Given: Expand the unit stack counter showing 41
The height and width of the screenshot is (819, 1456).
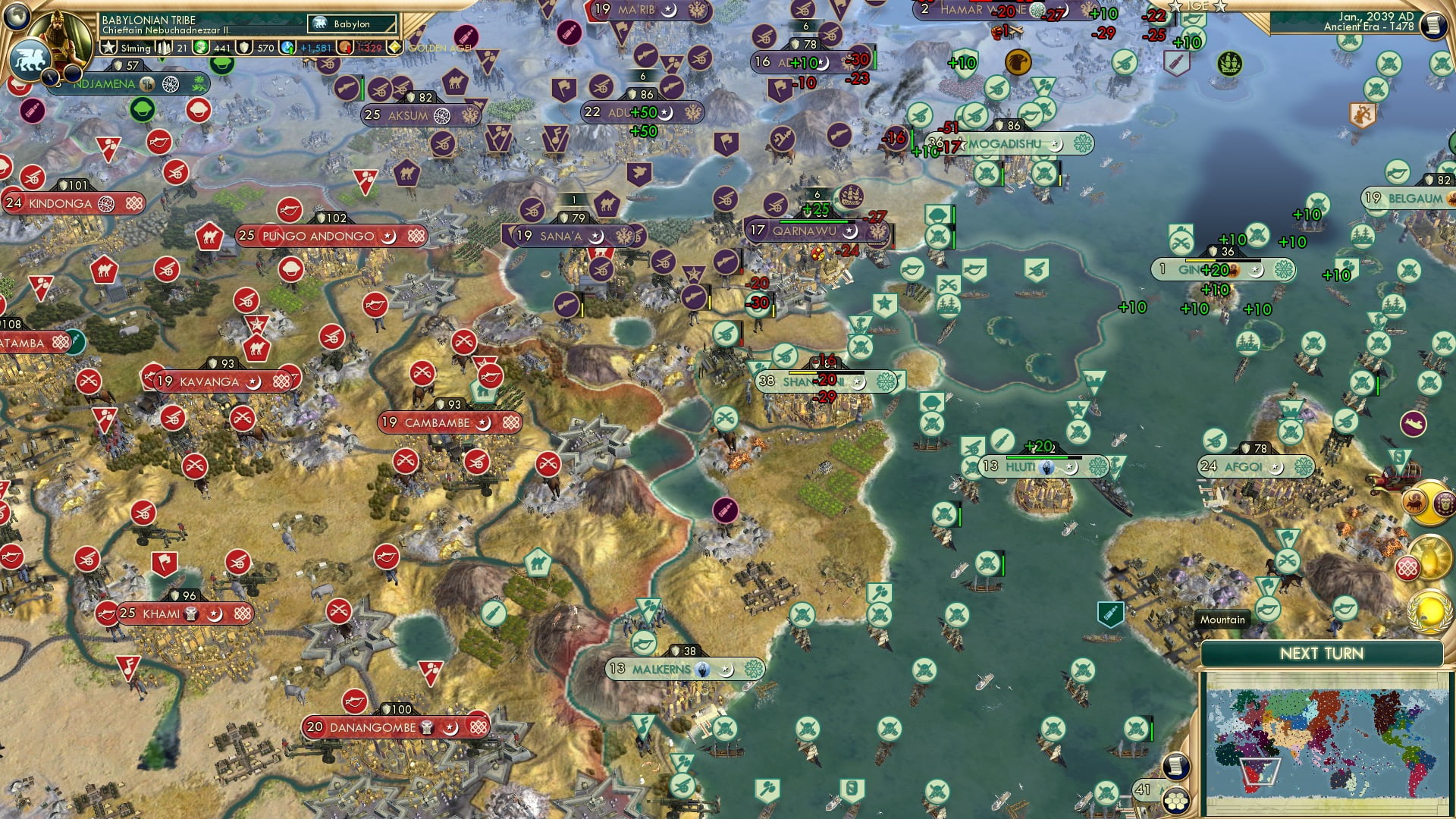Looking at the screenshot, I should pyautogui.click(x=1143, y=789).
